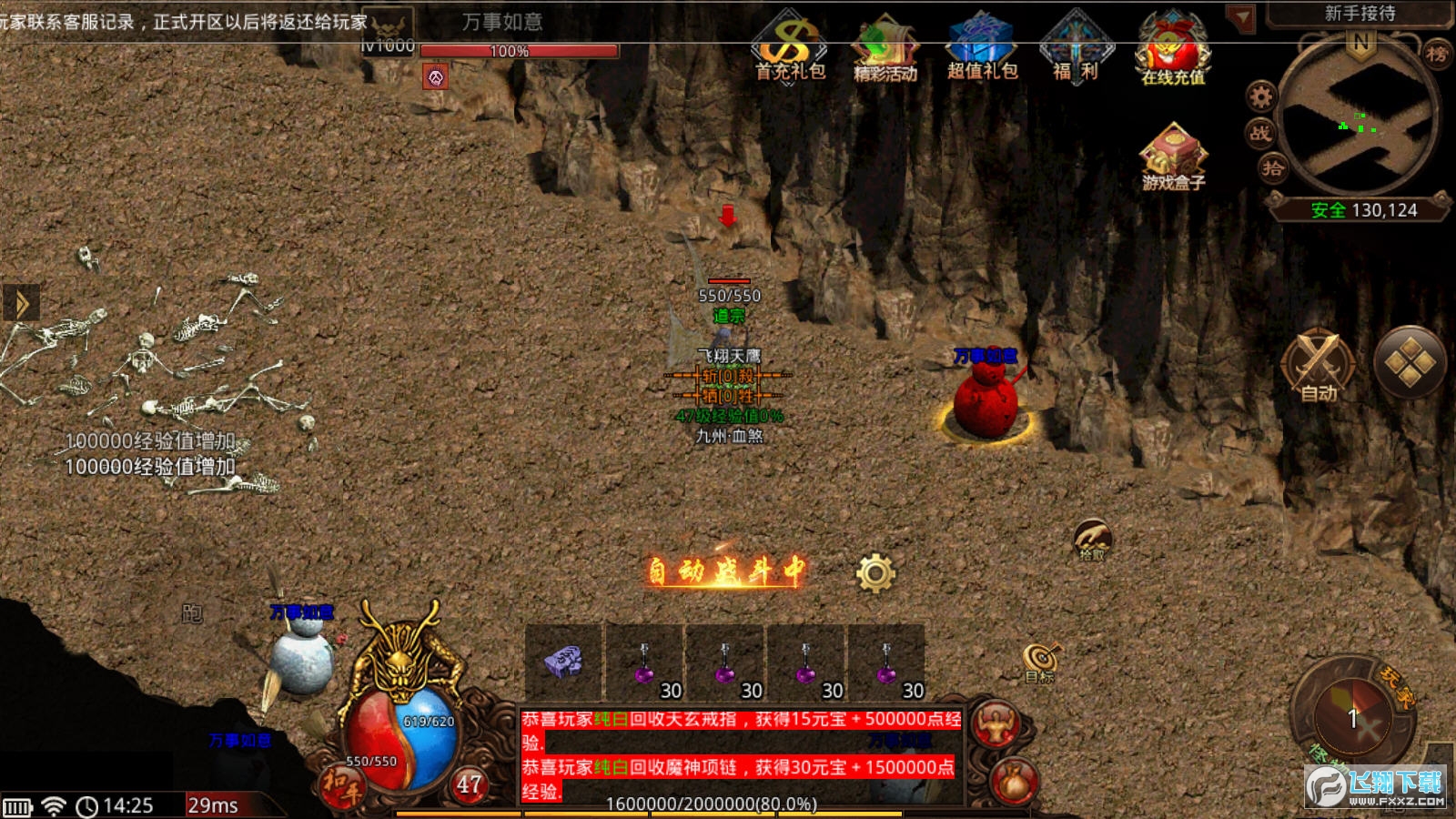The height and width of the screenshot is (819, 1456).
Task: Tap the 目标 target selection icon
Action: [1040, 662]
